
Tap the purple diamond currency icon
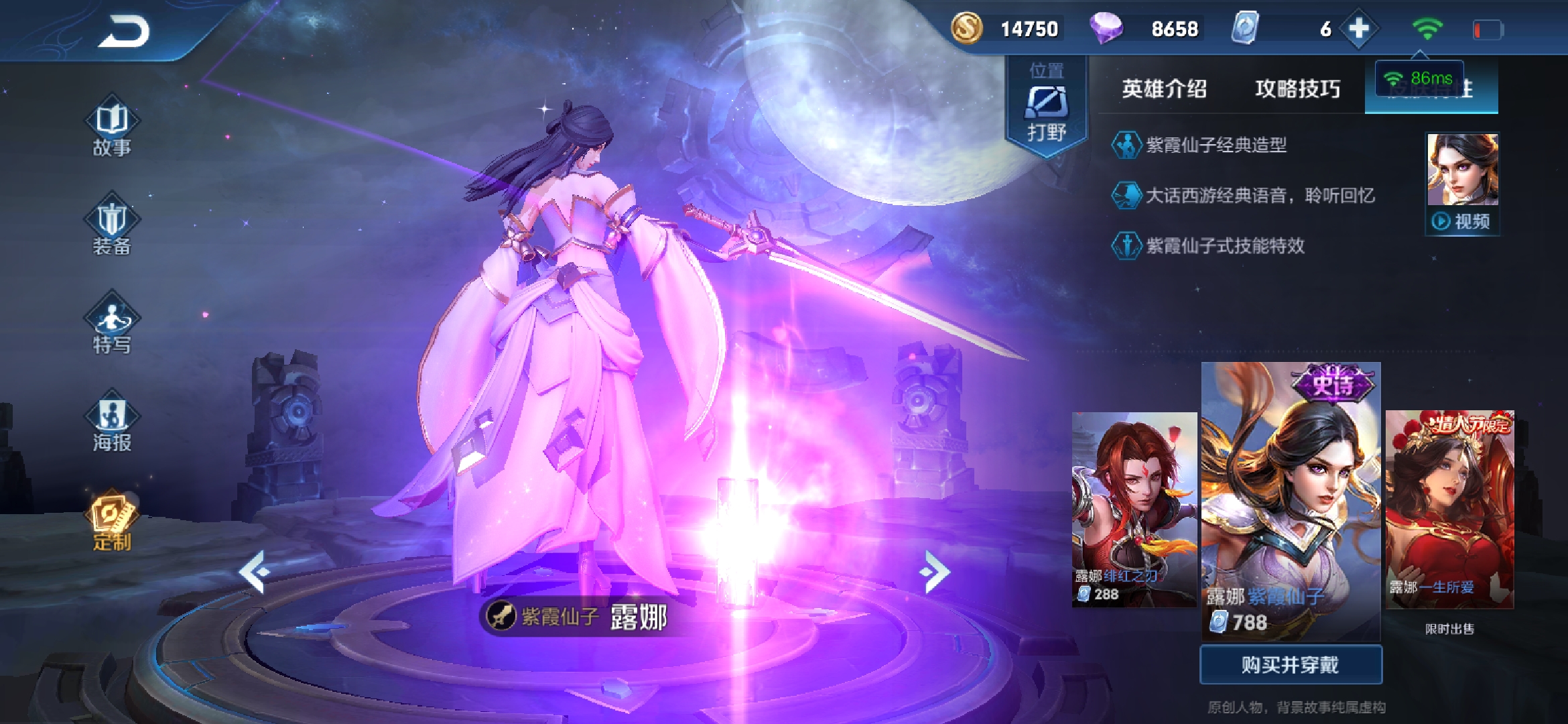point(1106,29)
